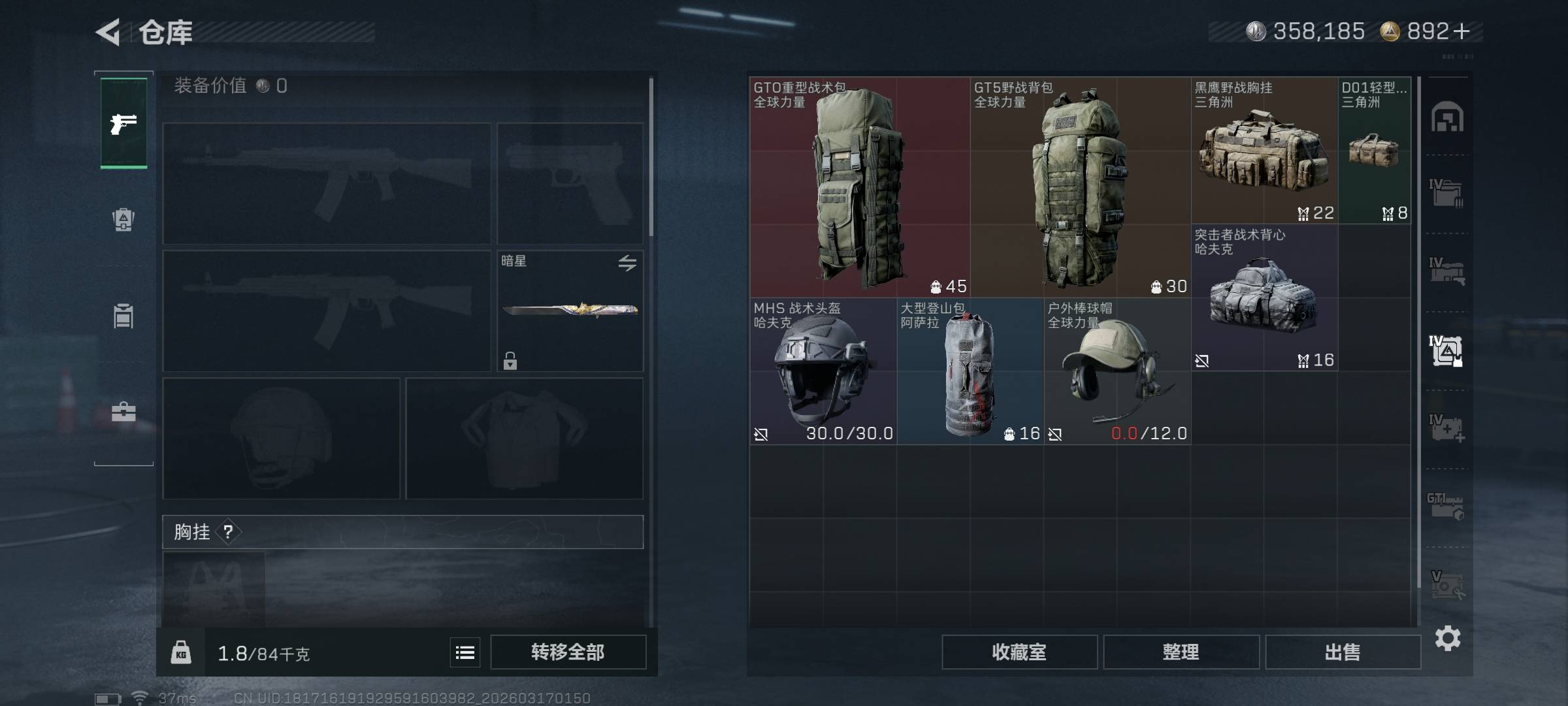
Task: Open the 收藏室 collection room
Action: click(x=1019, y=652)
